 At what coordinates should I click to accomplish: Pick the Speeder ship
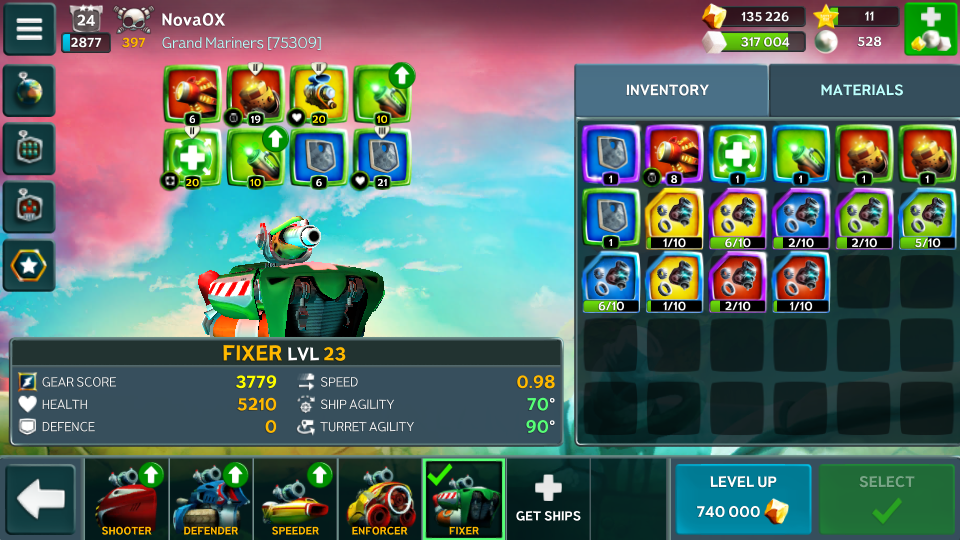click(x=296, y=498)
